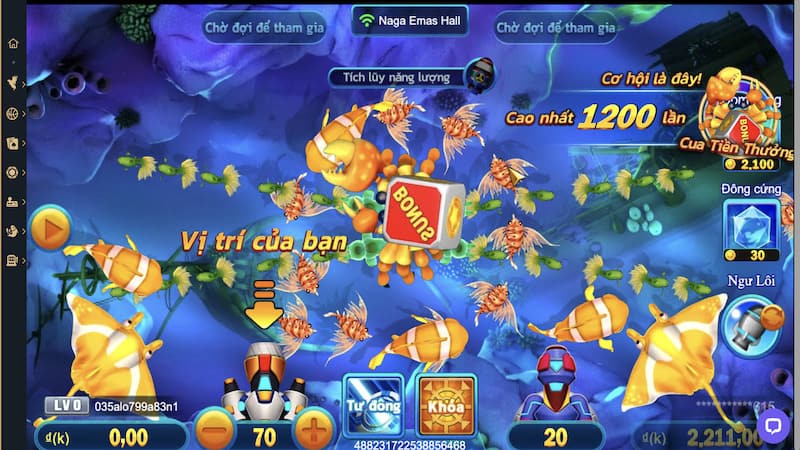Activate the Khóa target lock skill

(447, 405)
